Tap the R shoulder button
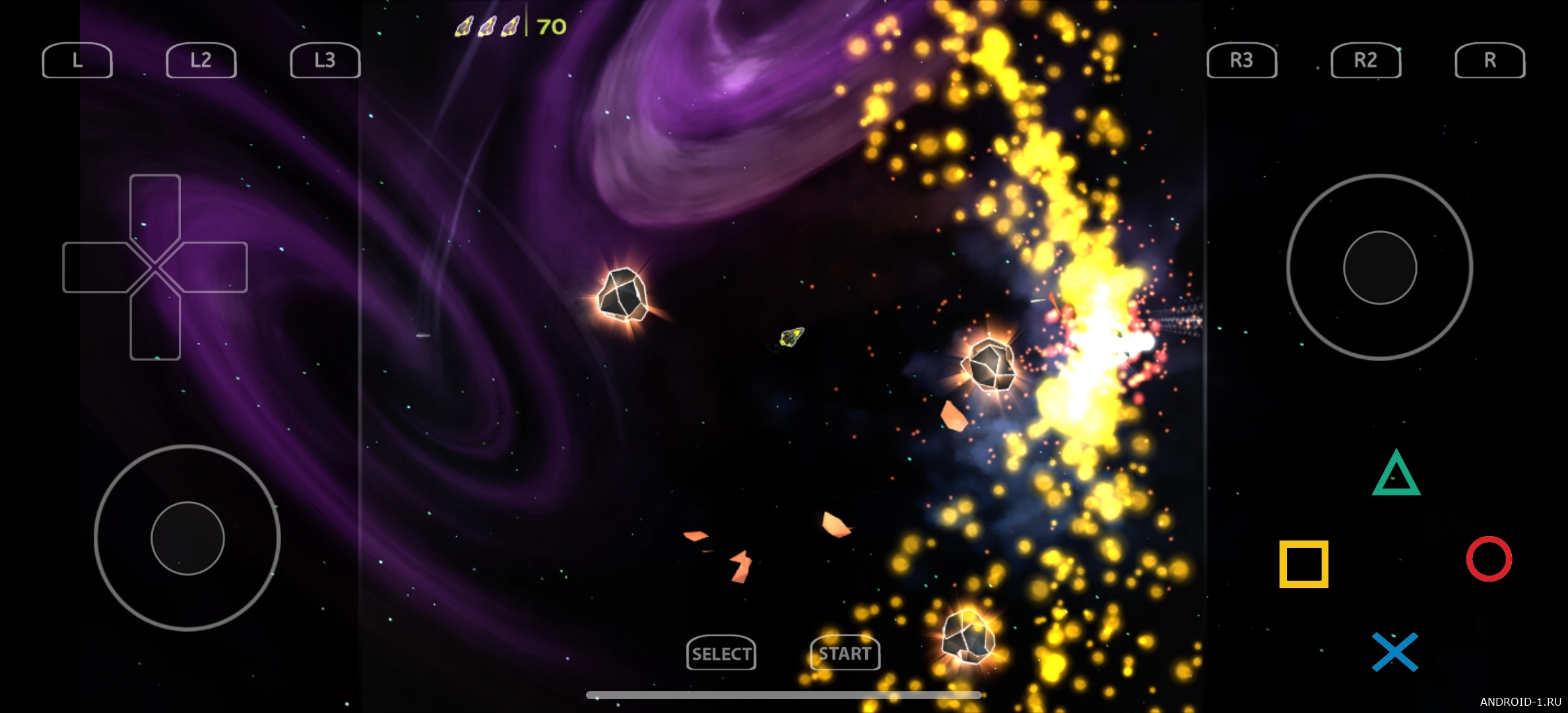 (1489, 61)
